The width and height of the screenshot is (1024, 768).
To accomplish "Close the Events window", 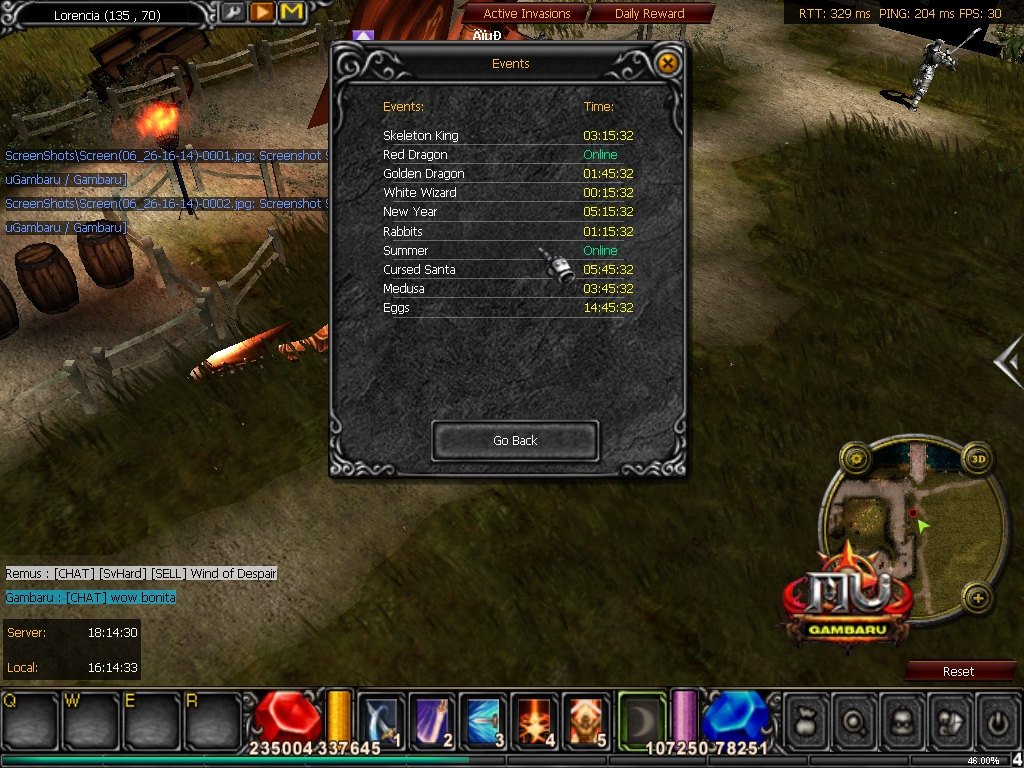I will coord(668,63).
